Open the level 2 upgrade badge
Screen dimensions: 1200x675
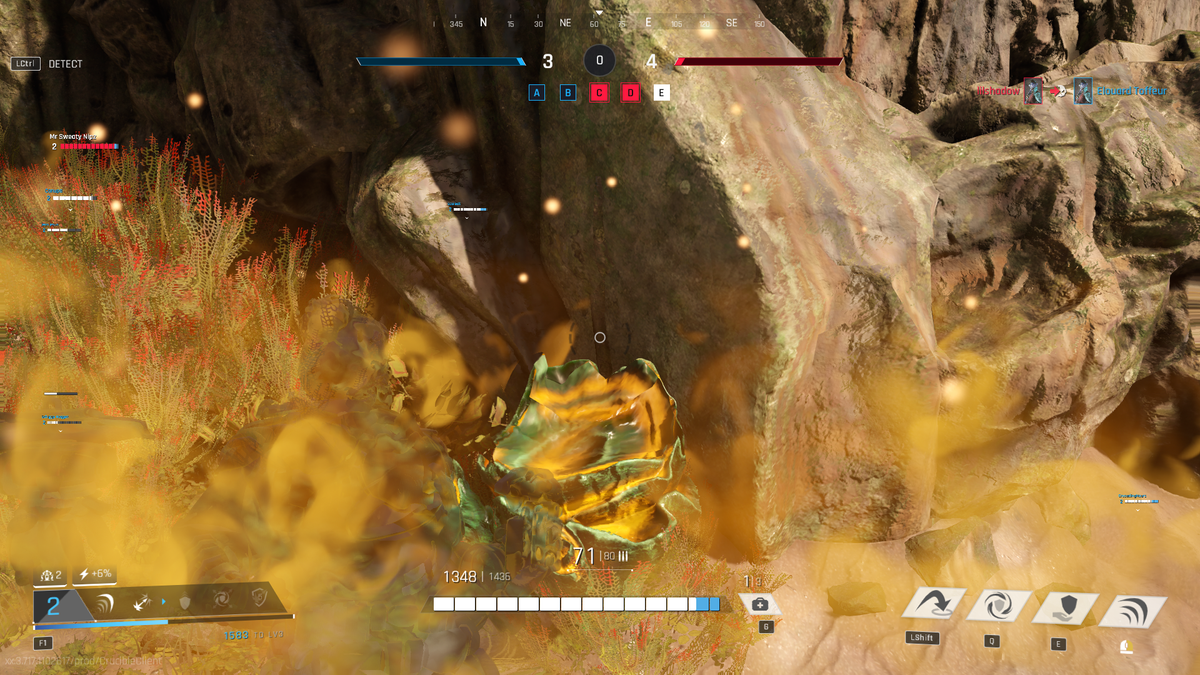point(54,604)
